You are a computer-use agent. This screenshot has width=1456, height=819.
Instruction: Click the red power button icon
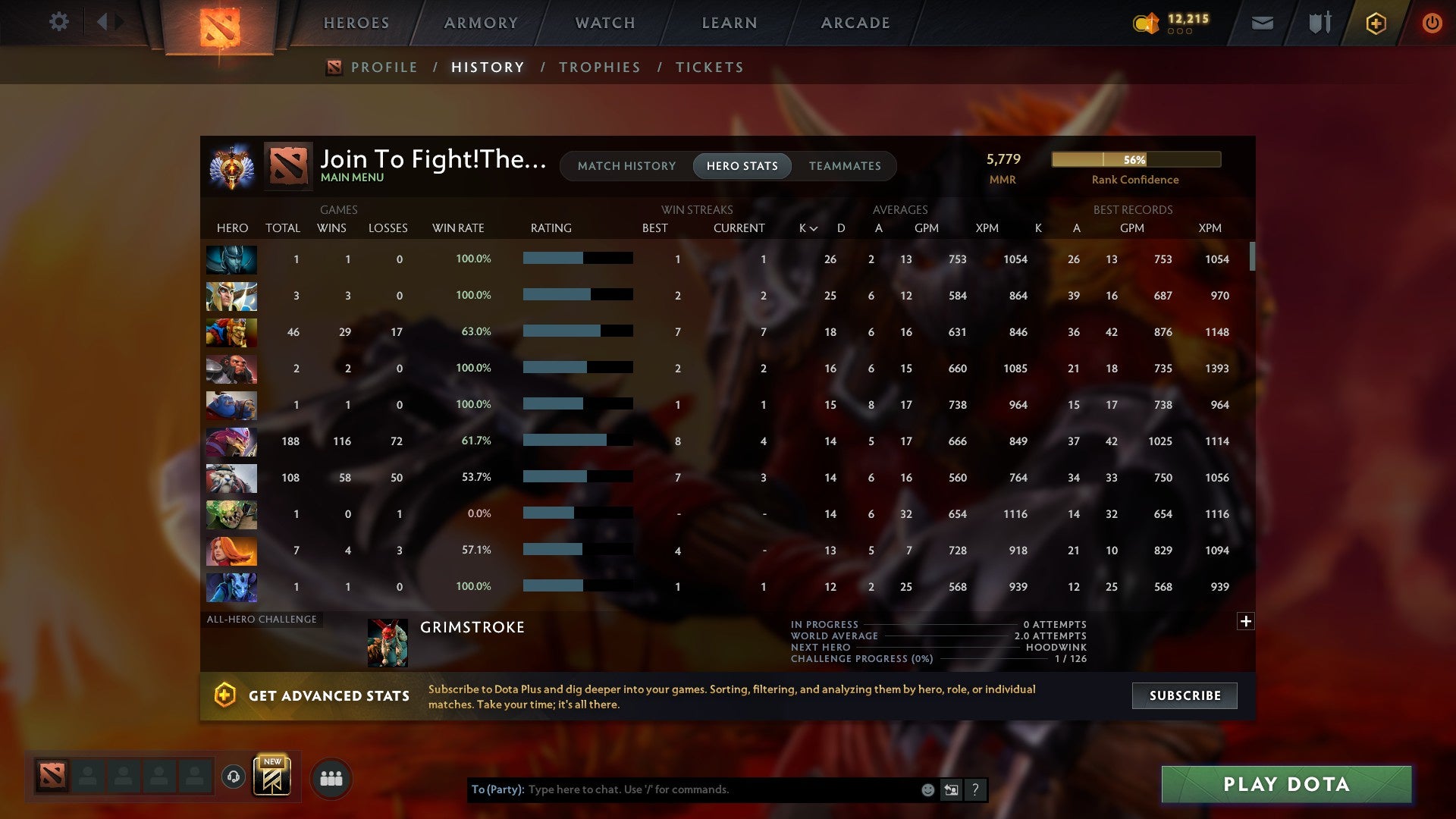1432,23
